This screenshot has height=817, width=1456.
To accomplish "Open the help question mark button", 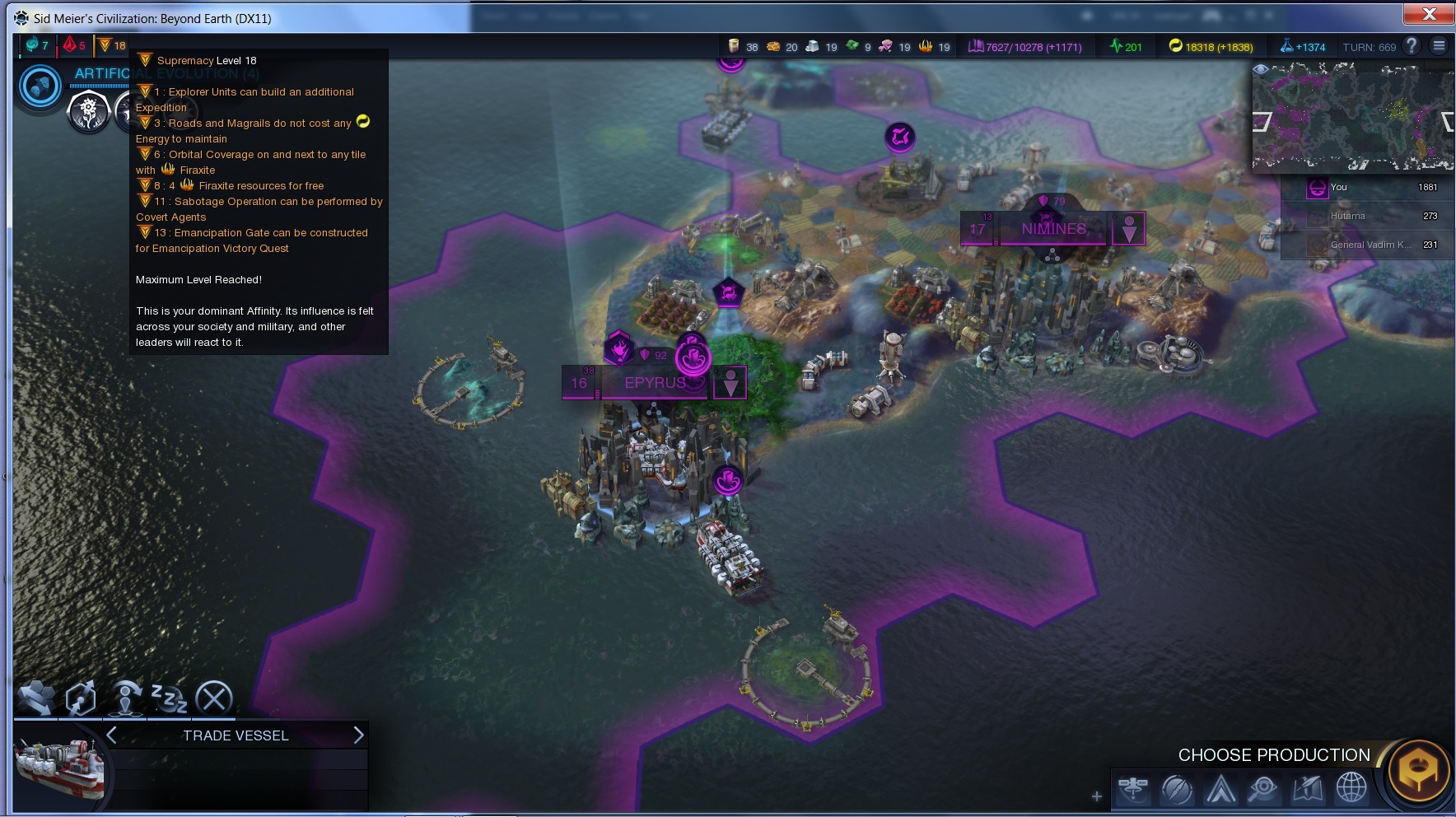I will [1412, 46].
